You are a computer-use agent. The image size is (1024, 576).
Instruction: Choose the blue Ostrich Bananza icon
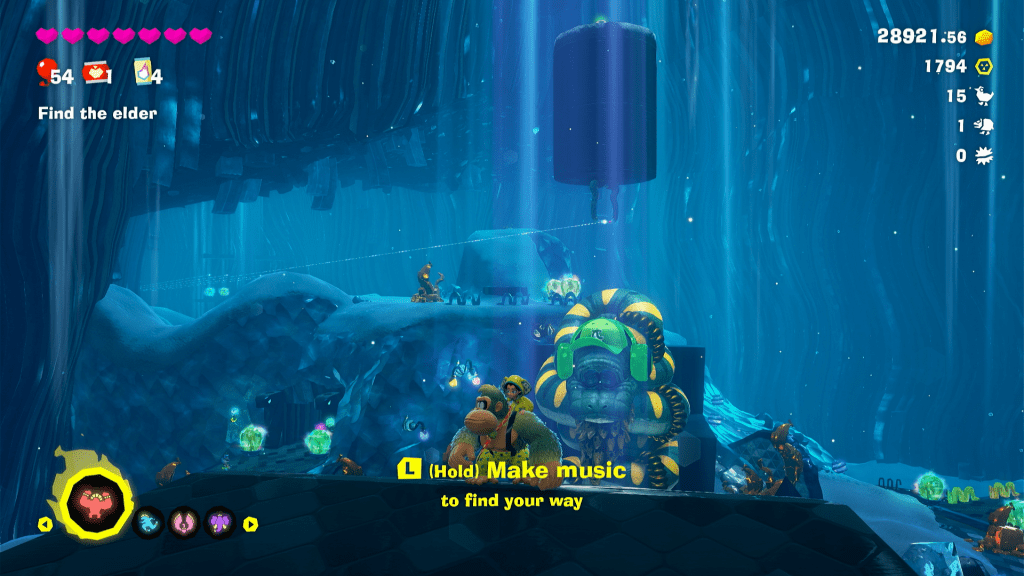[149, 522]
